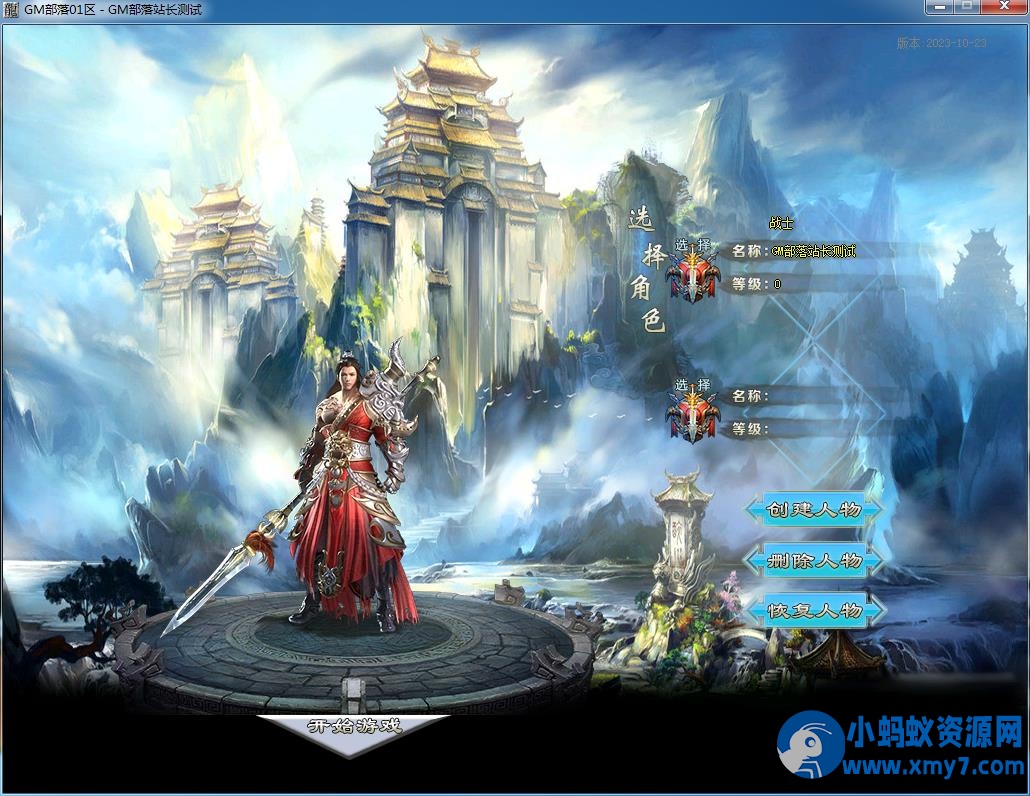Close the game window
Image resolution: width=1030 pixels, height=796 pixels.
pyautogui.click(x=1003, y=7)
